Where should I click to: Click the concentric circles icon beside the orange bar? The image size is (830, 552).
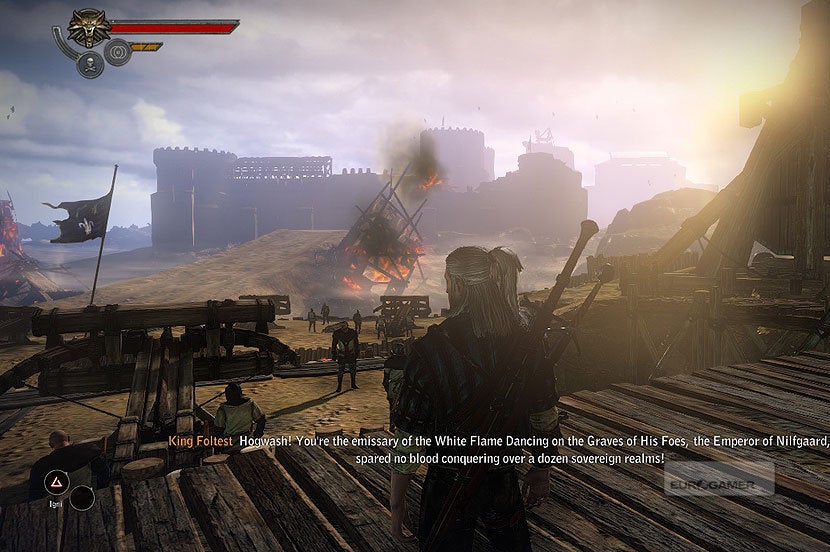point(118,52)
